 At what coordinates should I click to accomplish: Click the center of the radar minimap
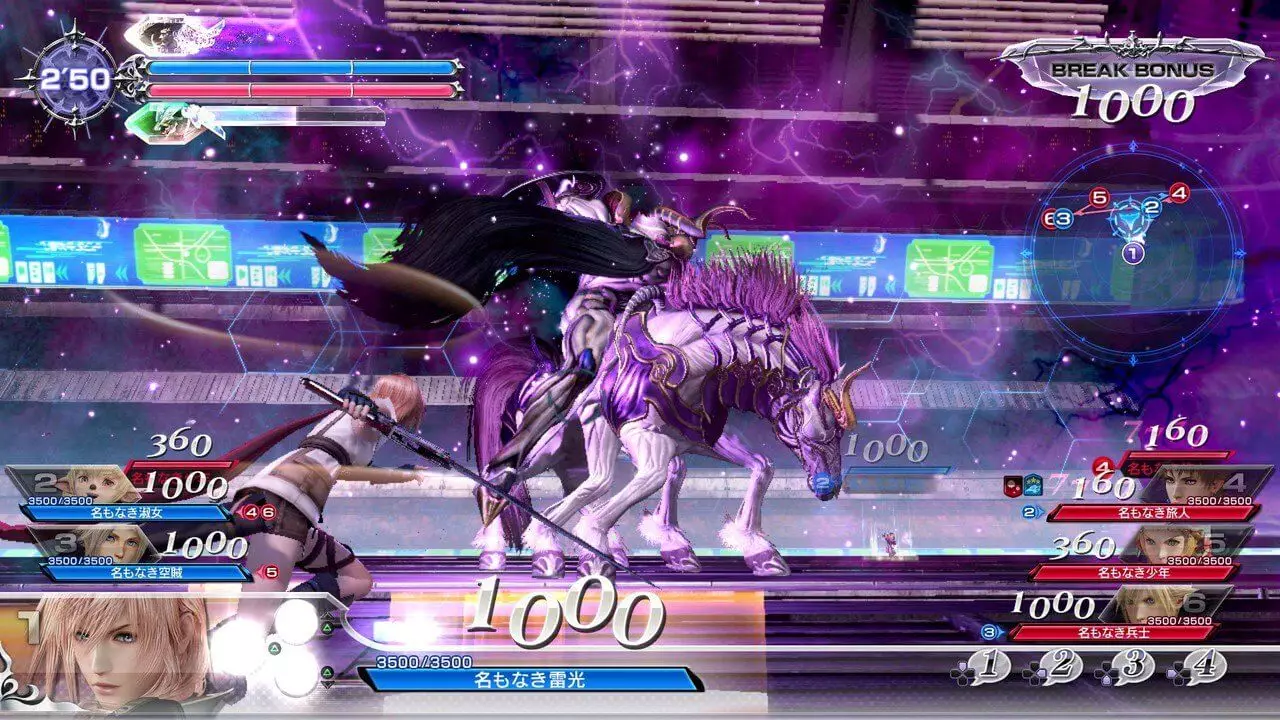[x=1130, y=222]
